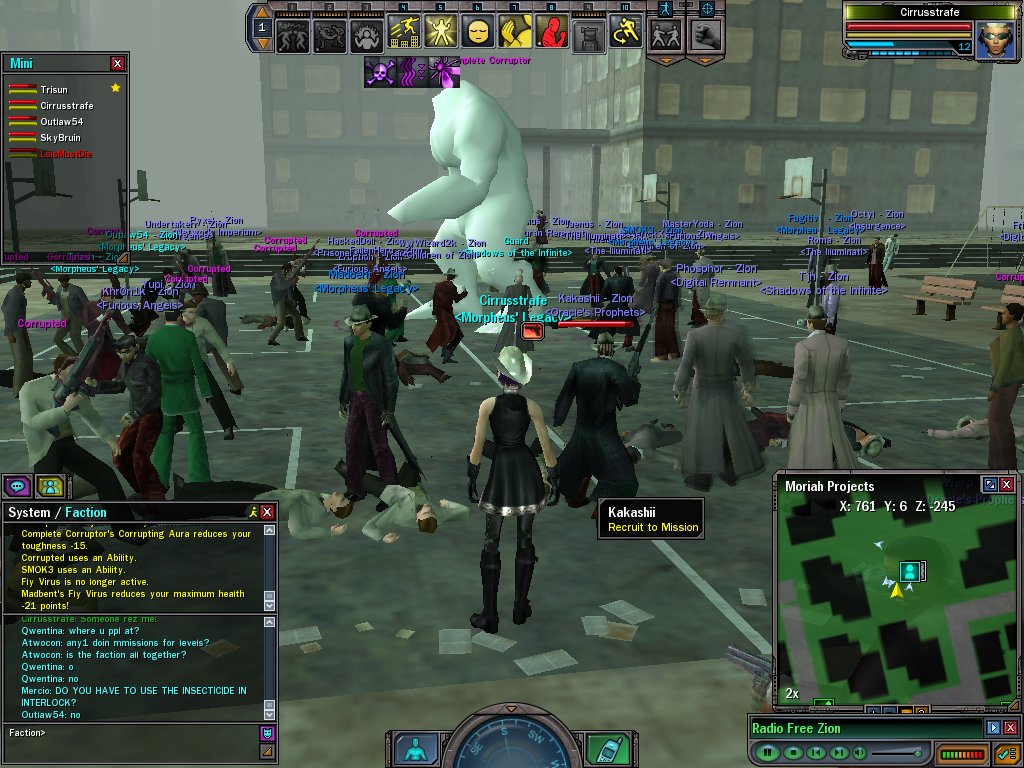Screen dimensions: 1024x768
Task: Close the System / Faction chat window
Action: pos(267,512)
